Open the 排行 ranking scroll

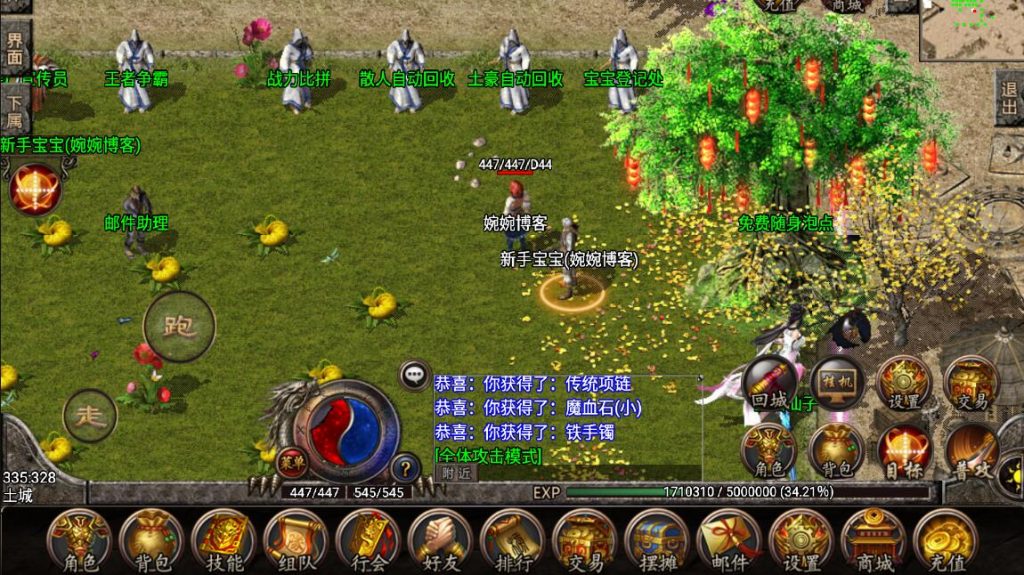point(512,539)
